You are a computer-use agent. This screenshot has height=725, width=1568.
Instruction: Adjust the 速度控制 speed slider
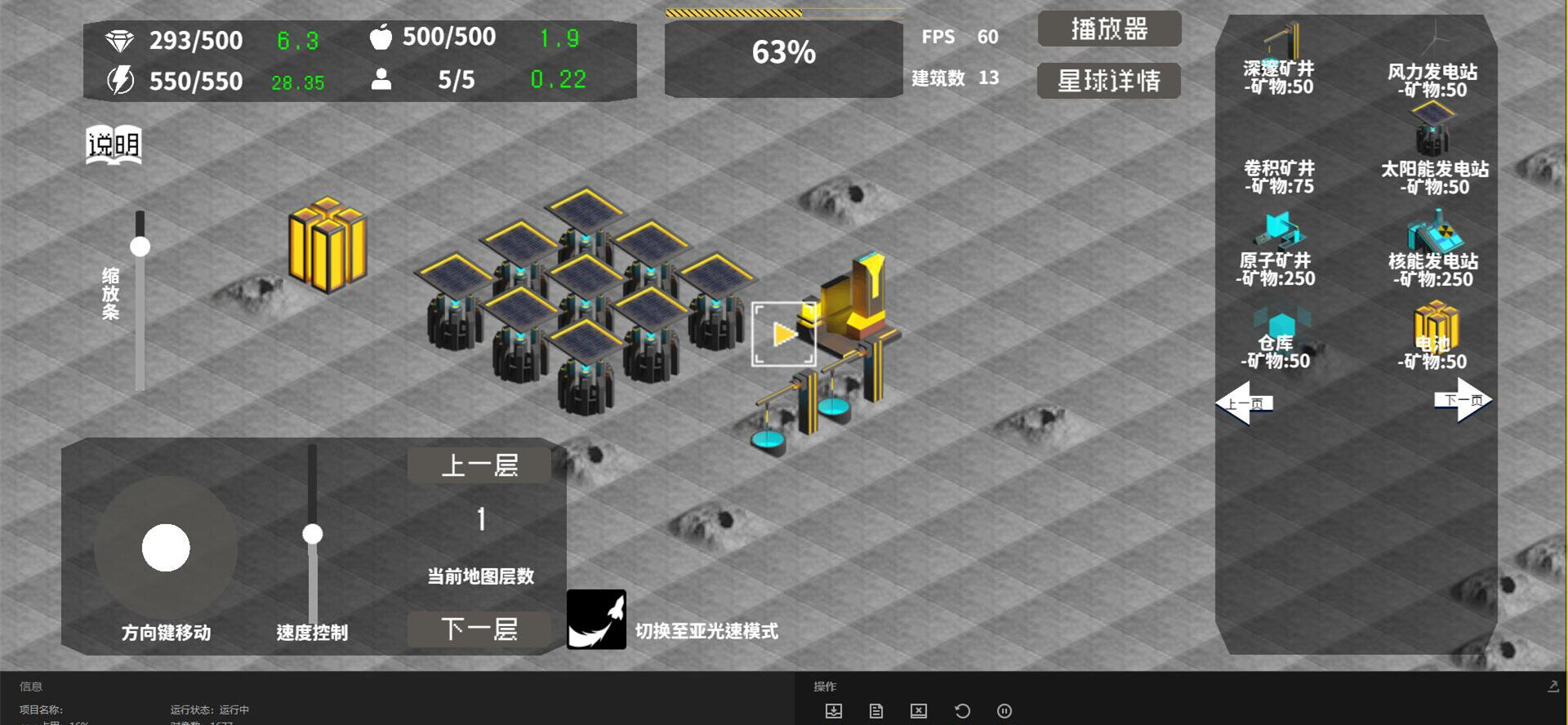tap(311, 535)
